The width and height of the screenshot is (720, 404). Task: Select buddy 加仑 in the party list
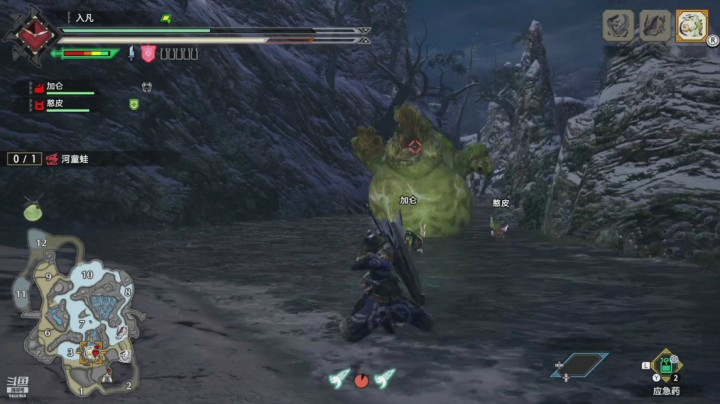click(x=54, y=87)
